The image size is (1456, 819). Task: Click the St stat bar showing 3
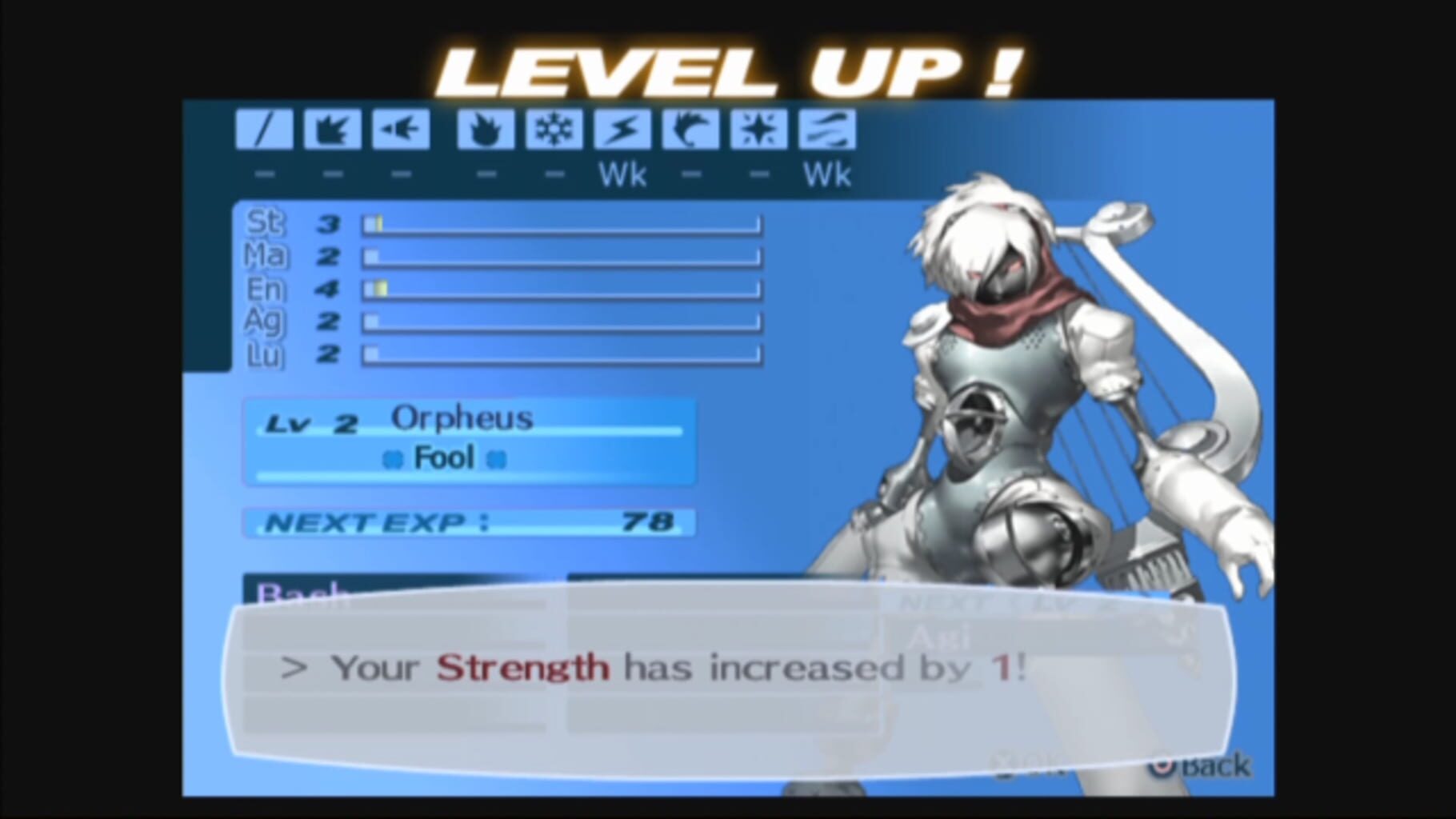[560, 225]
